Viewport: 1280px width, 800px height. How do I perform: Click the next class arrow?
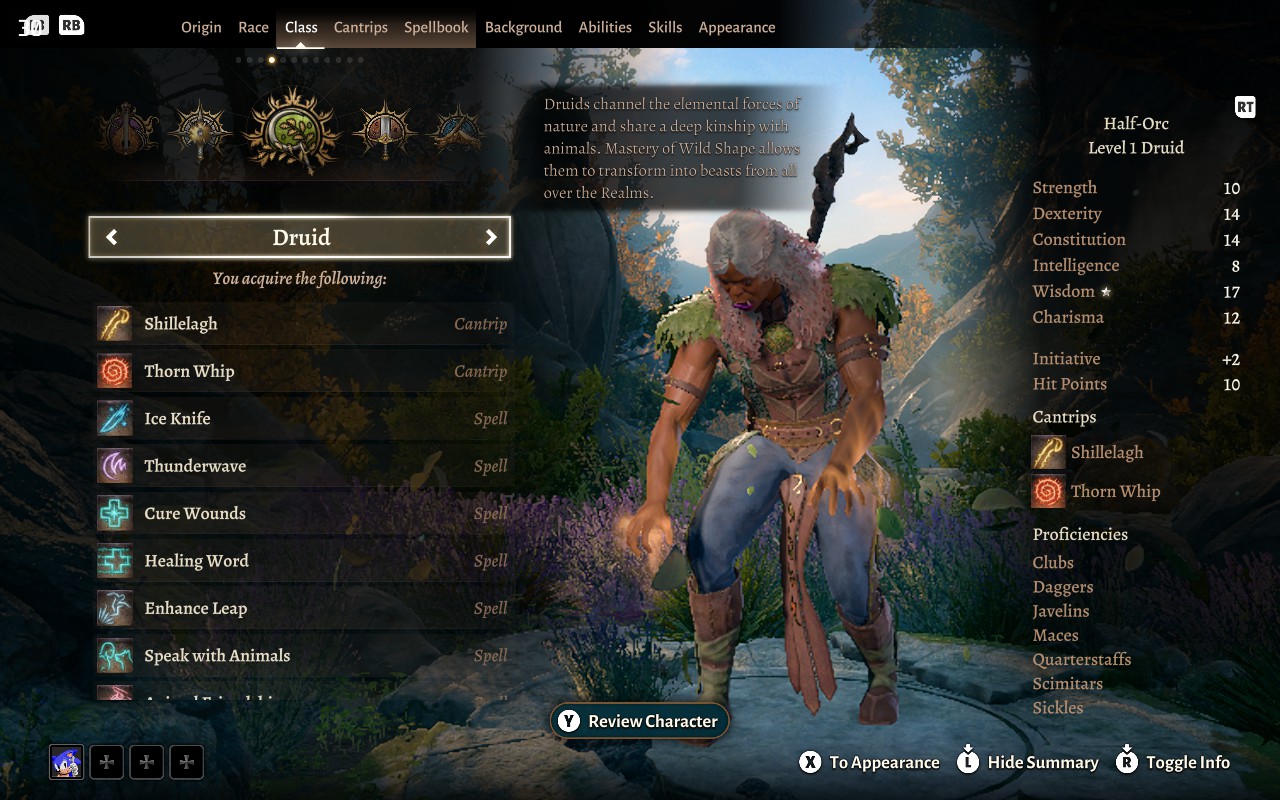[x=491, y=237]
